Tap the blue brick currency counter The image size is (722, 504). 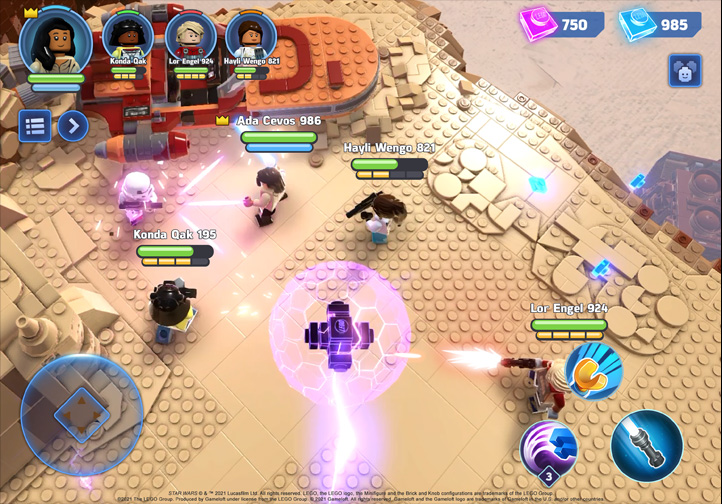[x=658, y=25]
